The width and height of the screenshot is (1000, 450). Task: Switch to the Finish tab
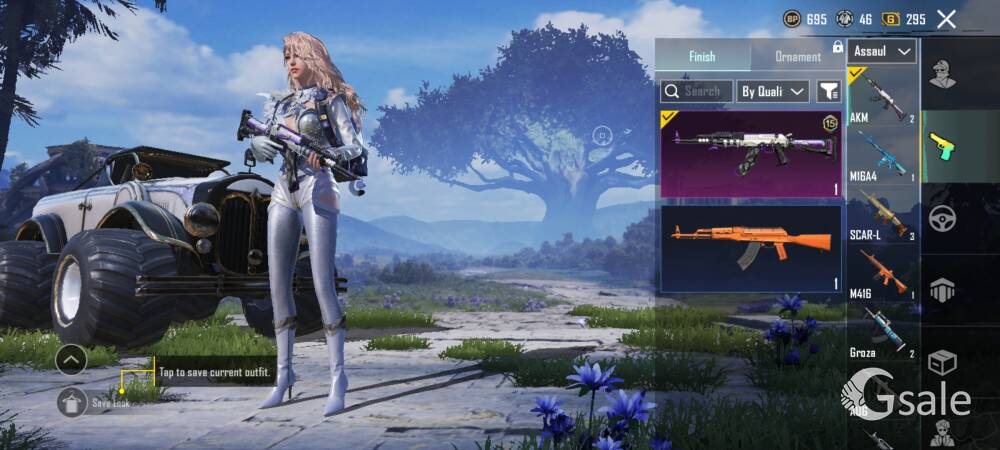click(x=702, y=56)
